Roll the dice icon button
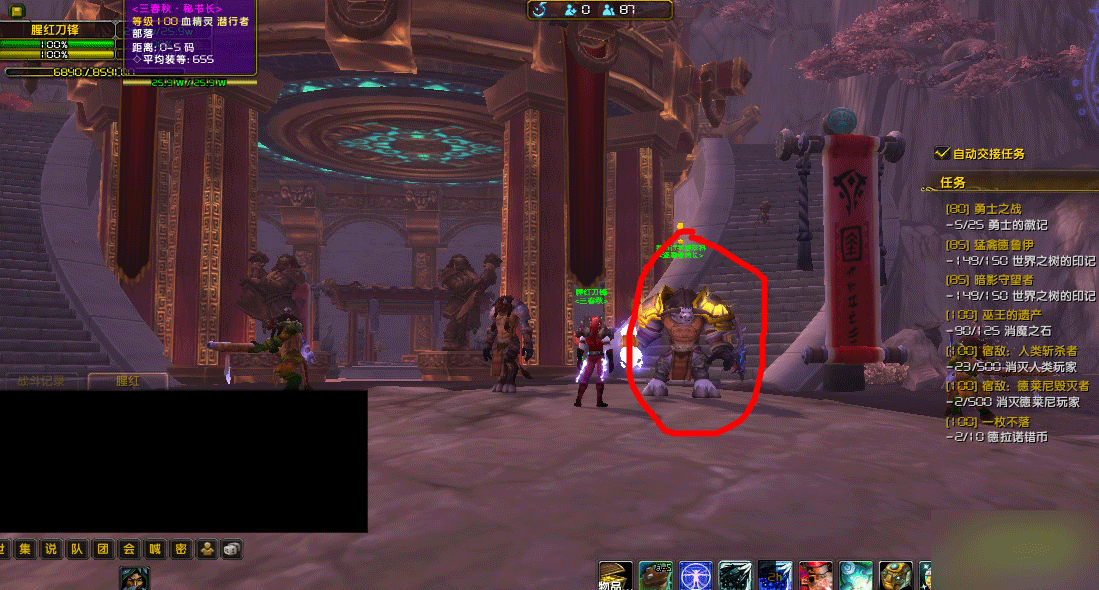The image size is (1099, 590). [x=230, y=549]
